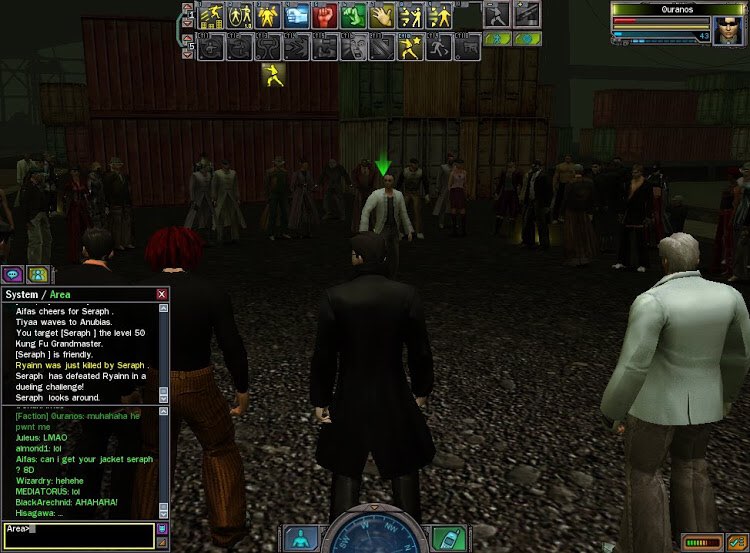Select the grey pistol hotbar slot
Viewport: 750px width, 553px height.
(x=468, y=46)
